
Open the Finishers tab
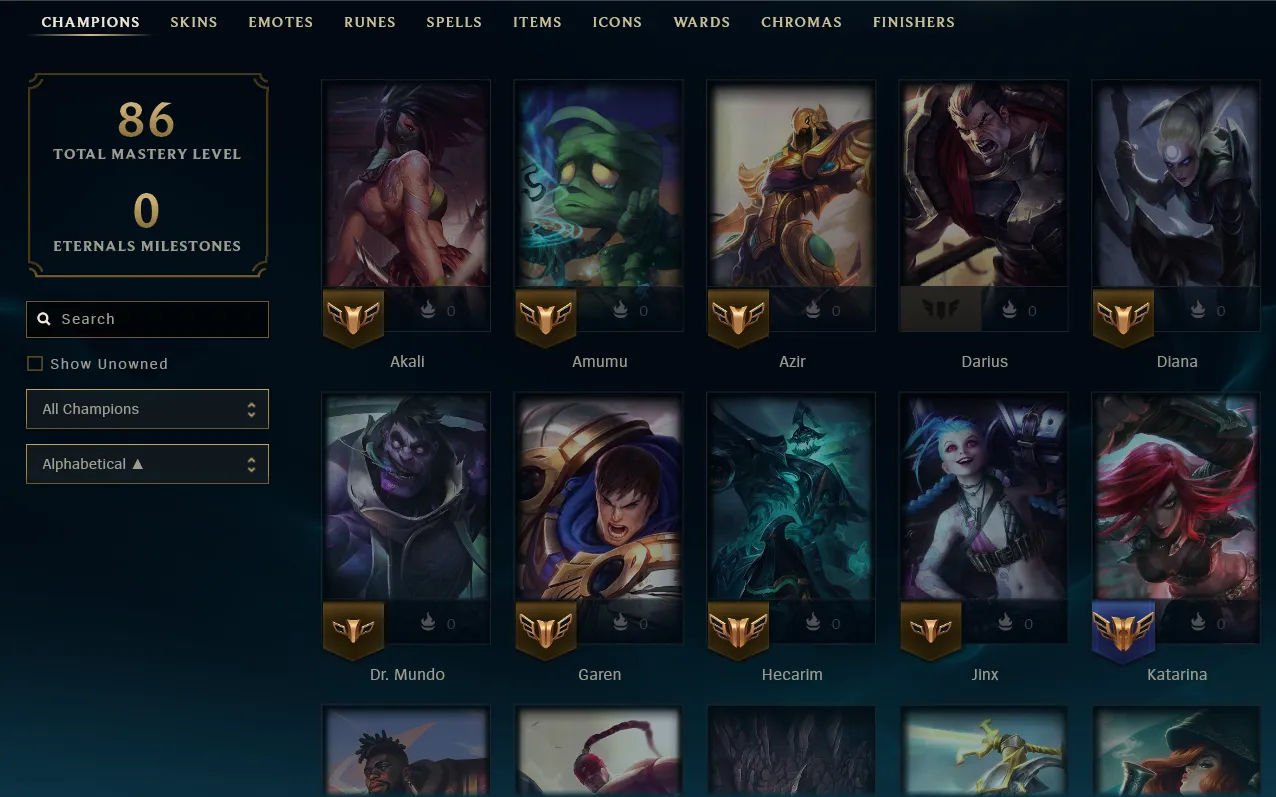(913, 22)
